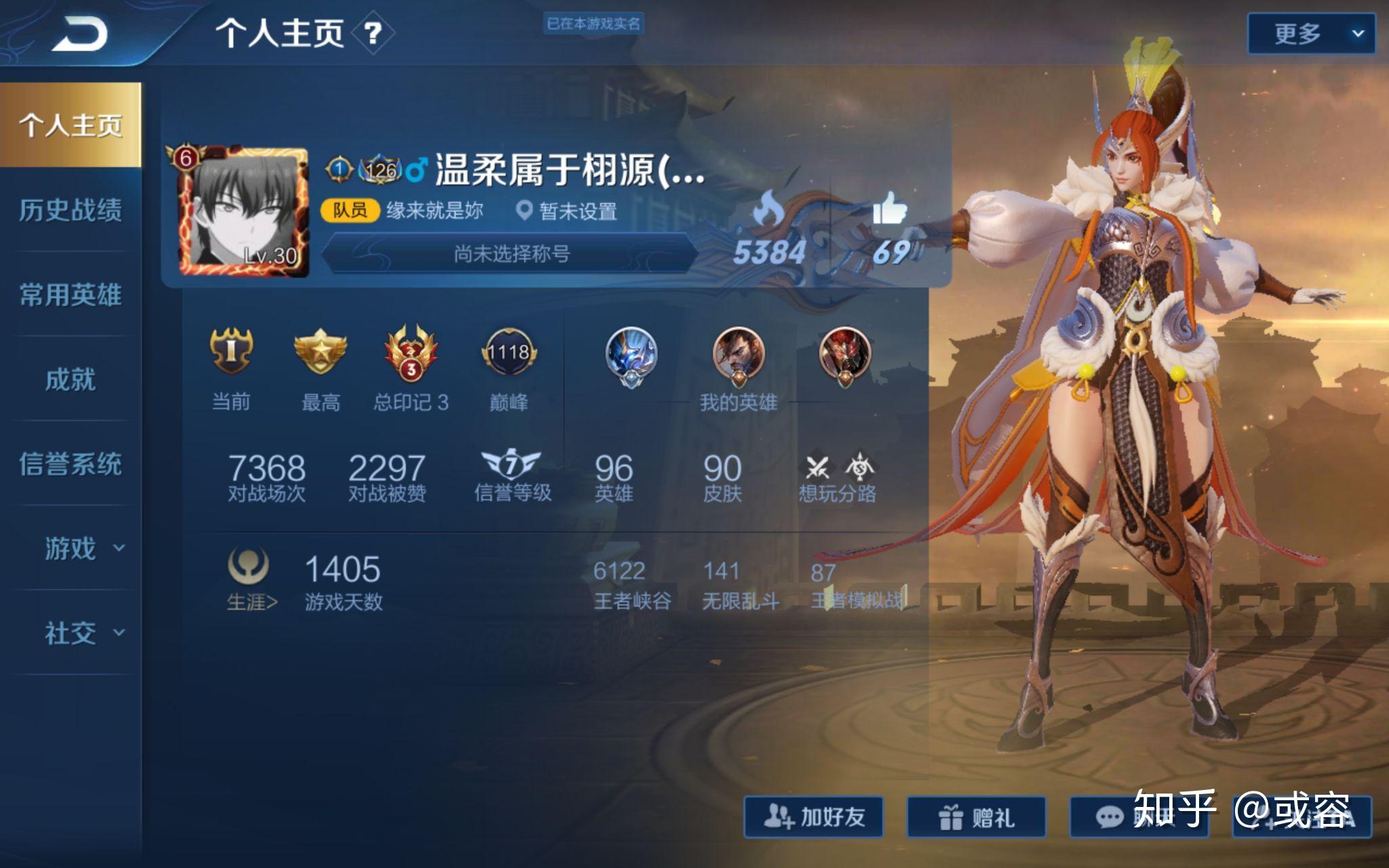Send a gift with 赠礼 button

(x=976, y=817)
